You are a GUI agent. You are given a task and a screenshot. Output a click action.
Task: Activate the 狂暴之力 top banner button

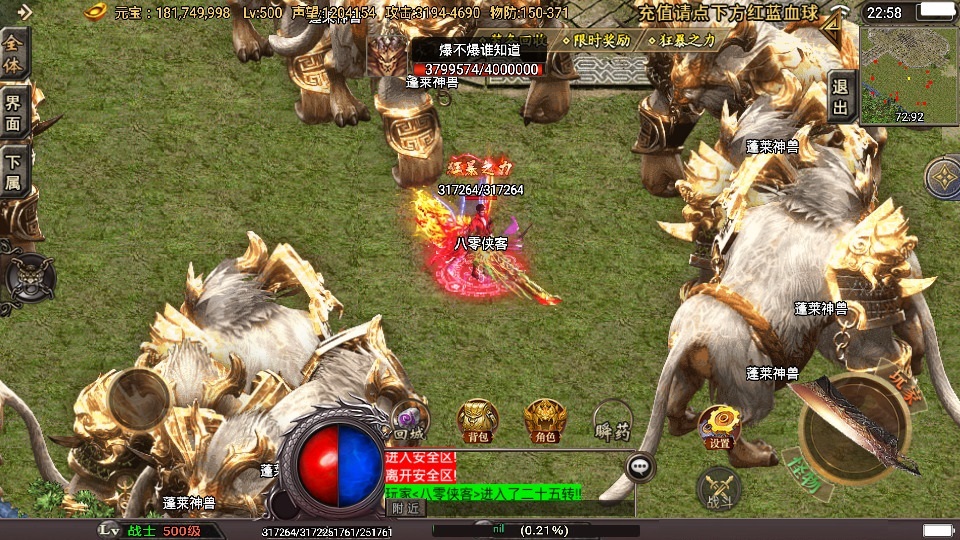[x=689, y=41]
